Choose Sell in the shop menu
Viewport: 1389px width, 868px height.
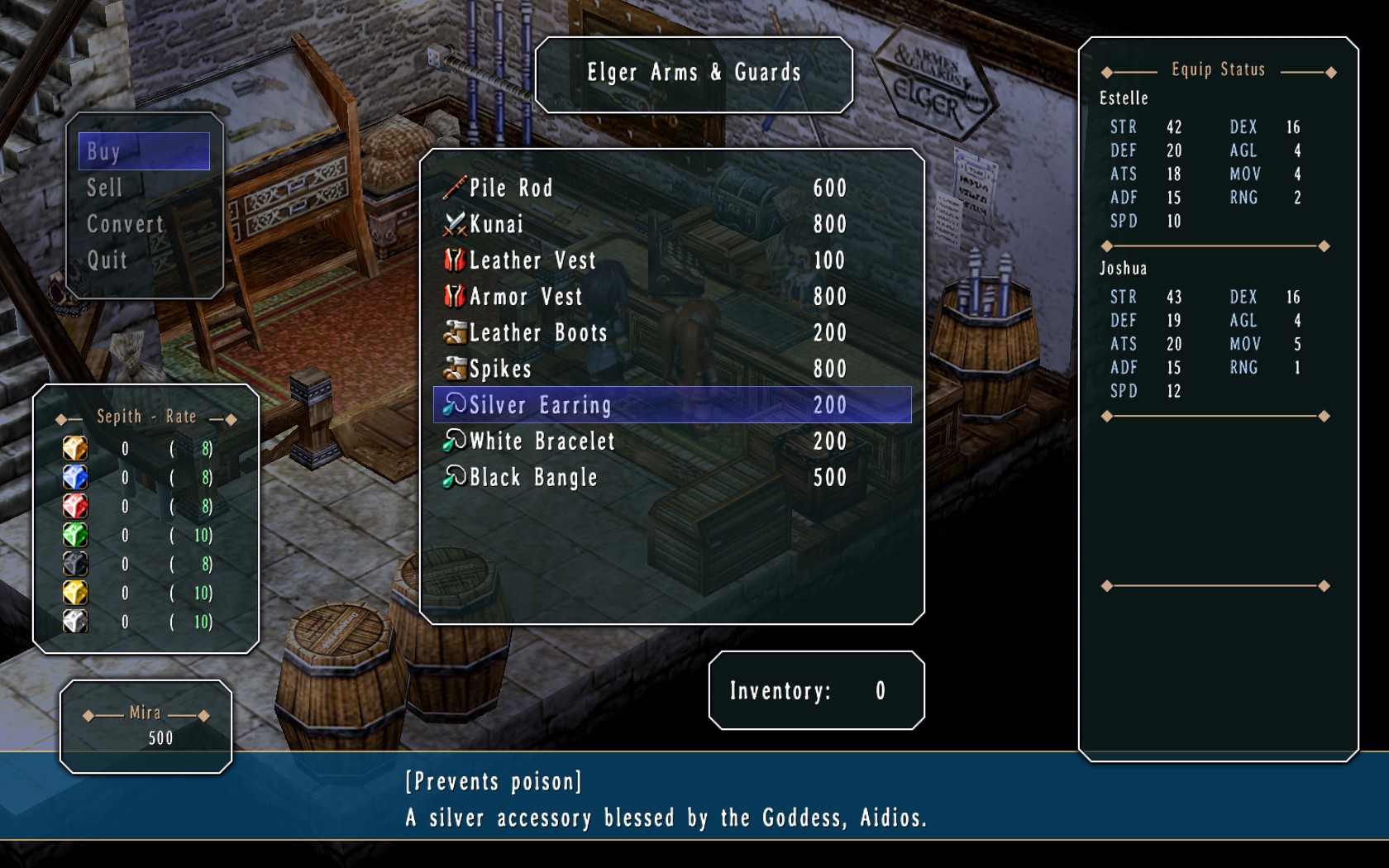105,188
